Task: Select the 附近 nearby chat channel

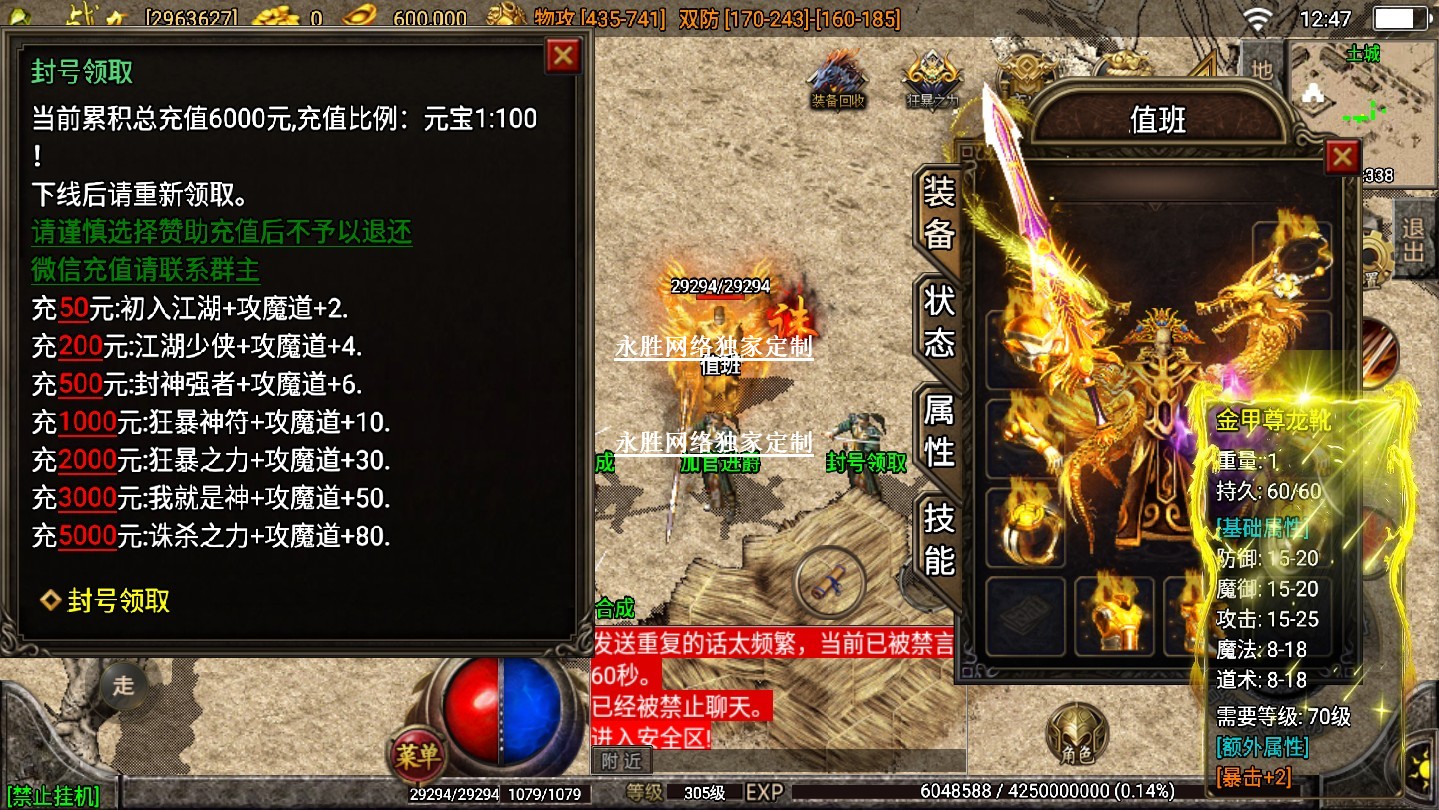Action: pyautogui.click(x=622, y=762)
